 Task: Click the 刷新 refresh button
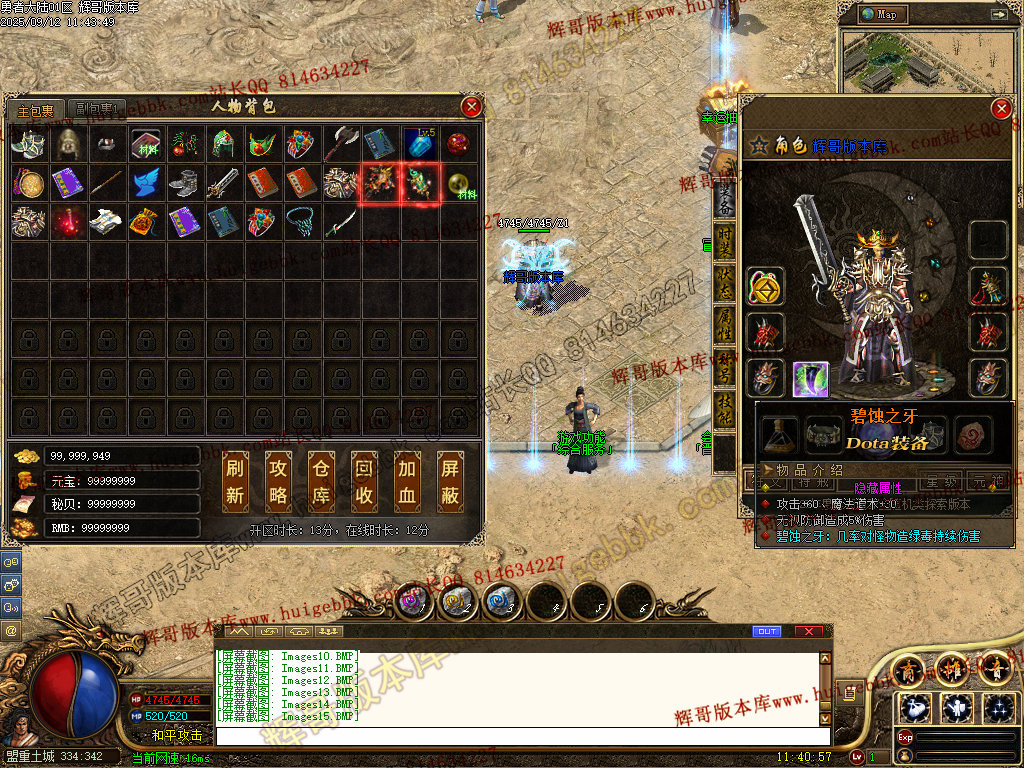pyautogui.click(x=236, y=481)
